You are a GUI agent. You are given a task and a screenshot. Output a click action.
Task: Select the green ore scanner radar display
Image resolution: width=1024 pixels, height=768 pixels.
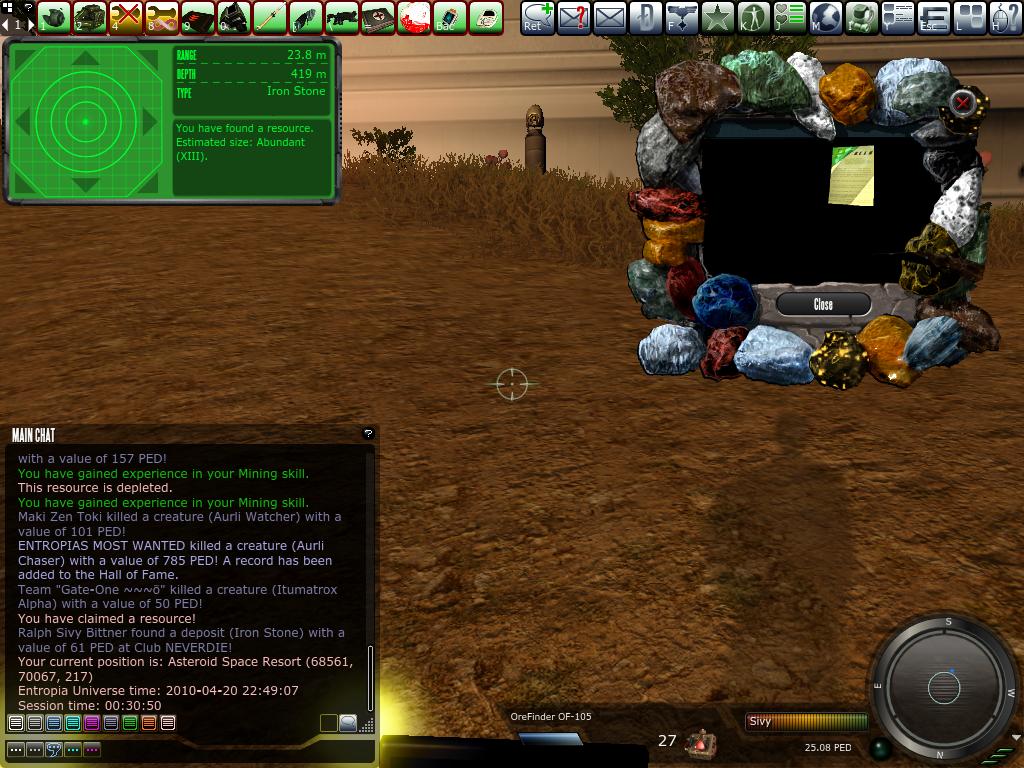(x=86, y=121)
